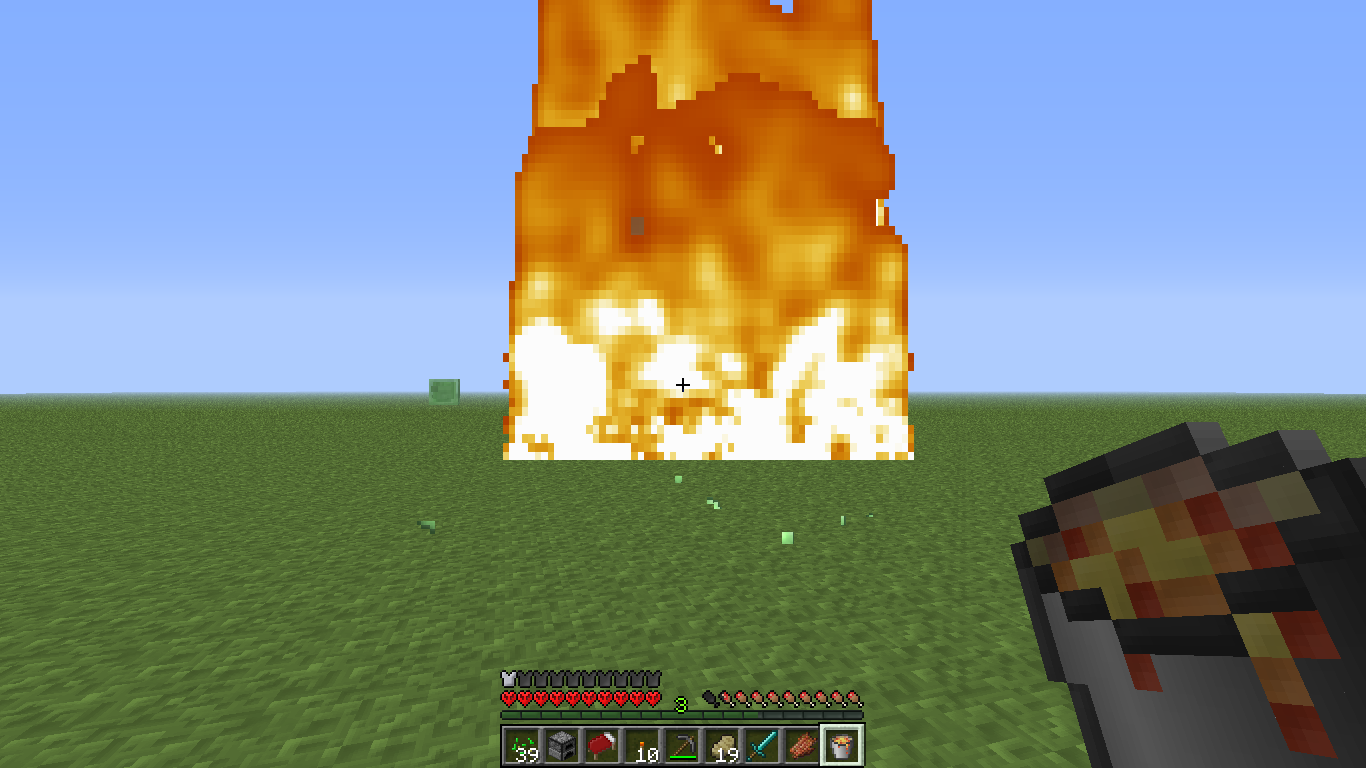Switch to the torch stack slot
Image resolution: width=1366 pixels, height=768 pixels.
coord(642,745)
